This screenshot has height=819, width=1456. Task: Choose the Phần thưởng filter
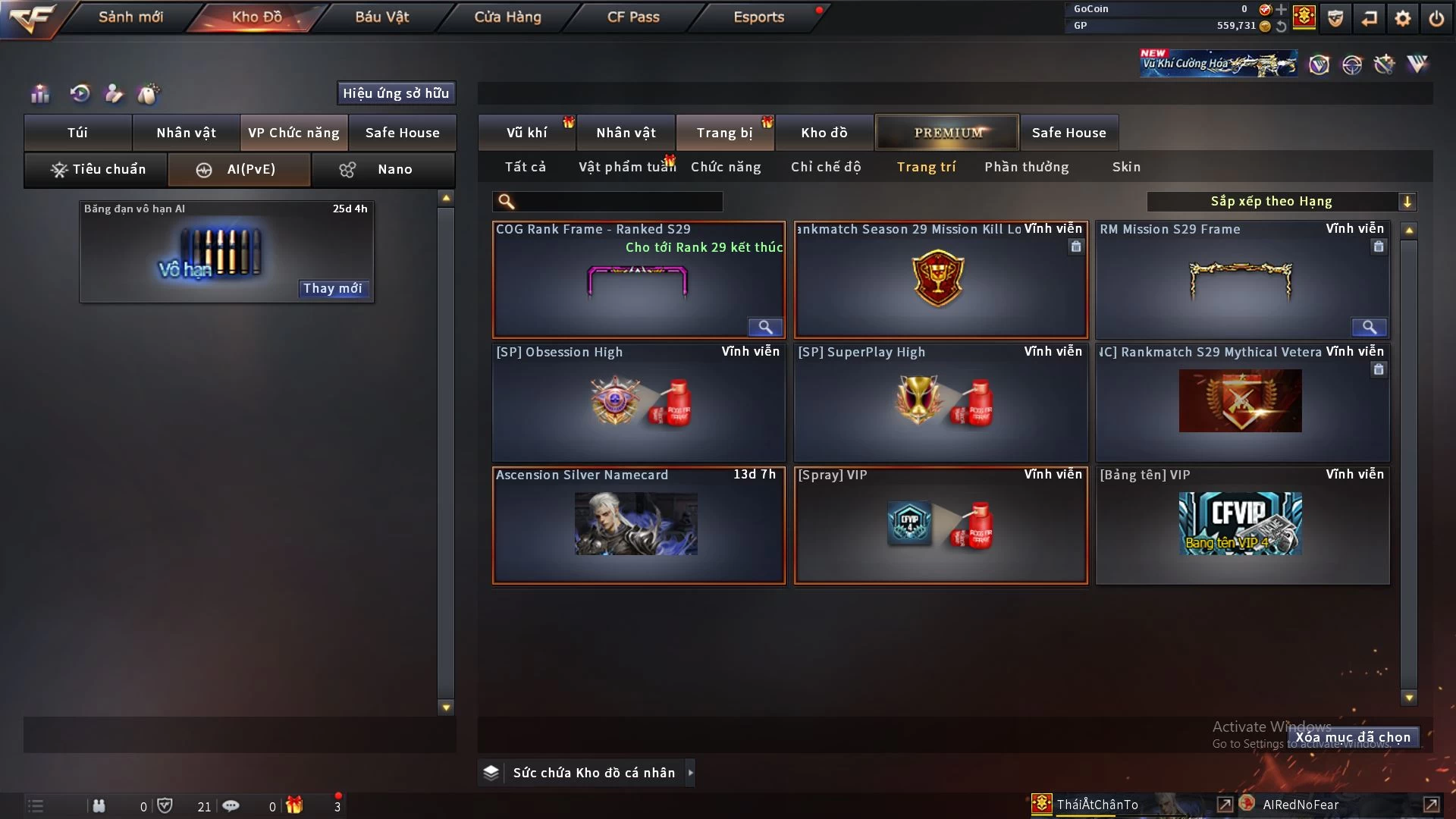1026,167
